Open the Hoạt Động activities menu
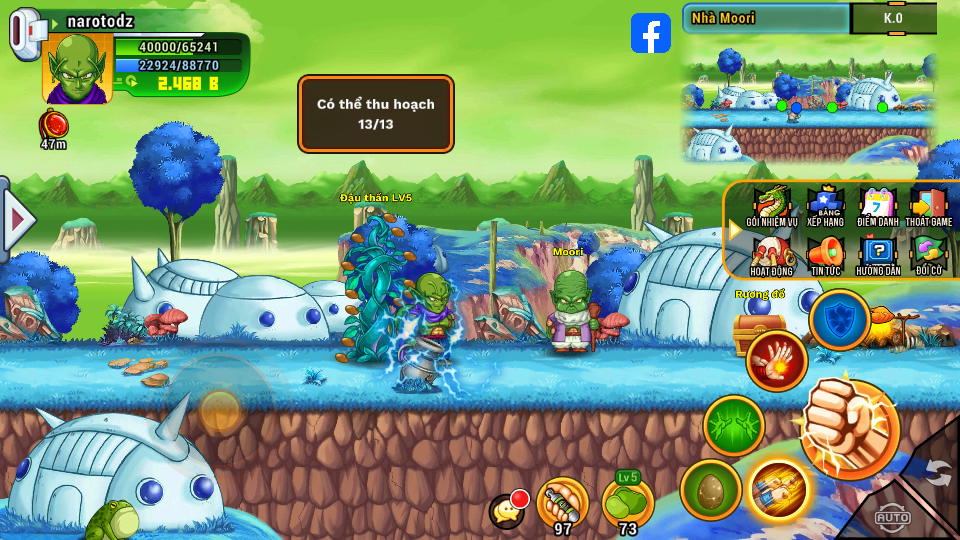The height and width of the screenshot is (540, 960). [771, 254]
